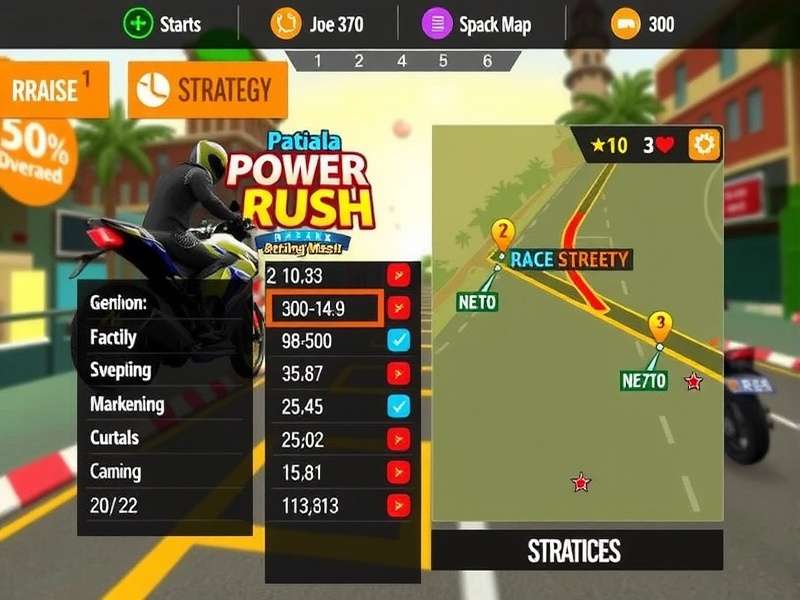Open the Joe 370 profile entry

(x=286, y=23)
